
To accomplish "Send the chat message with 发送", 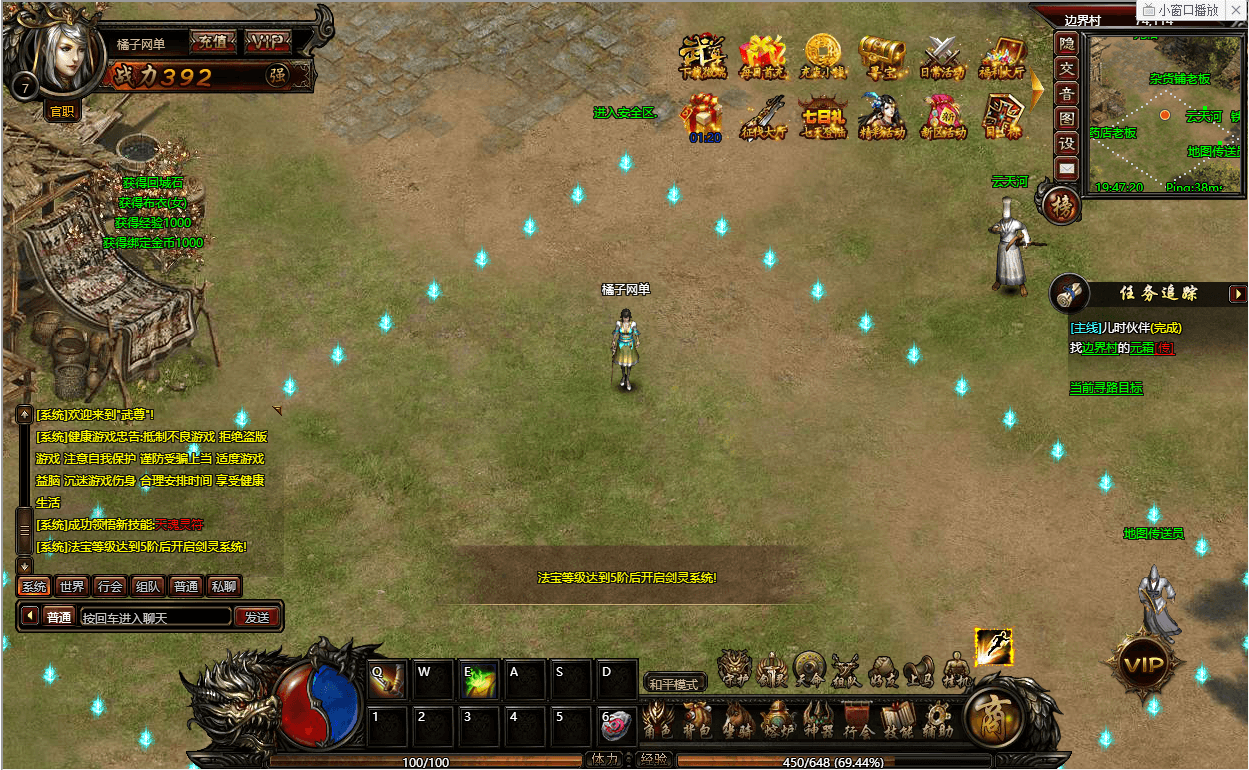I will [257, 617].
